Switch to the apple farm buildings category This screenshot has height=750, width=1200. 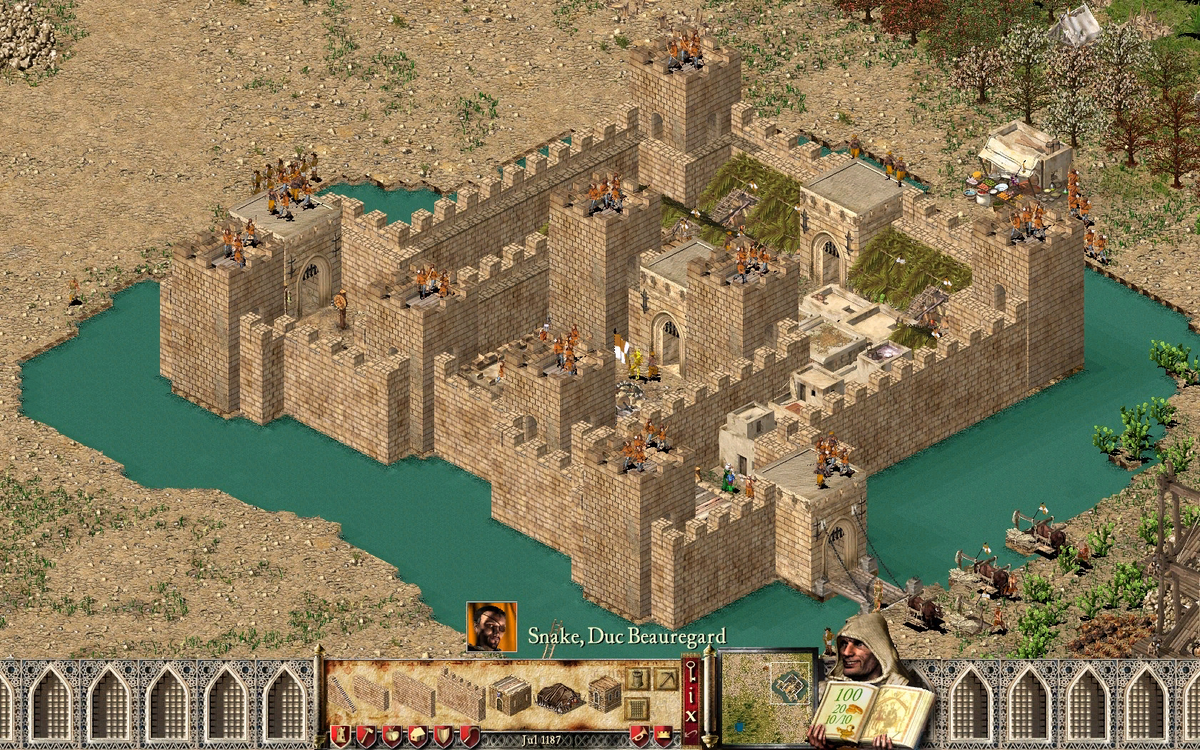(390, 736)
